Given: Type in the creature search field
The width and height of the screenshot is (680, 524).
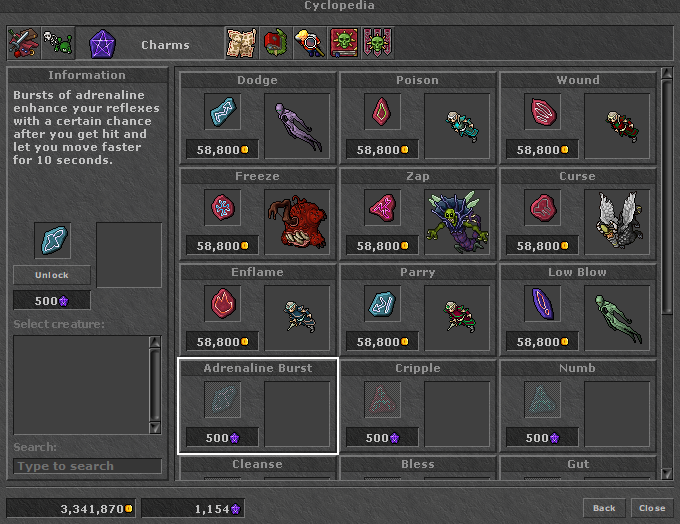Looking at the screenshot, I should click(88, 466).
